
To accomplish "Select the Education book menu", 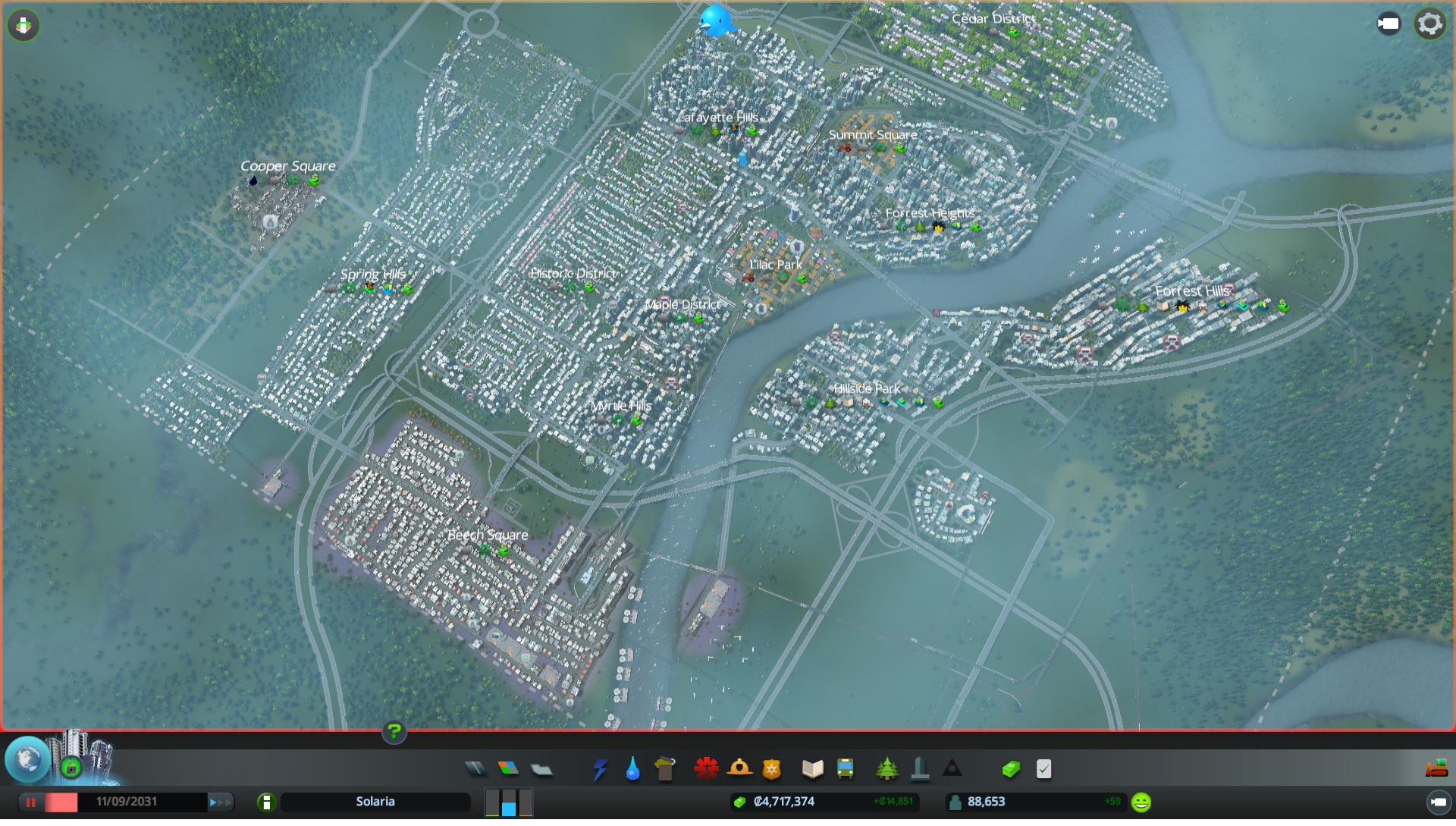I will click(812, 769).
